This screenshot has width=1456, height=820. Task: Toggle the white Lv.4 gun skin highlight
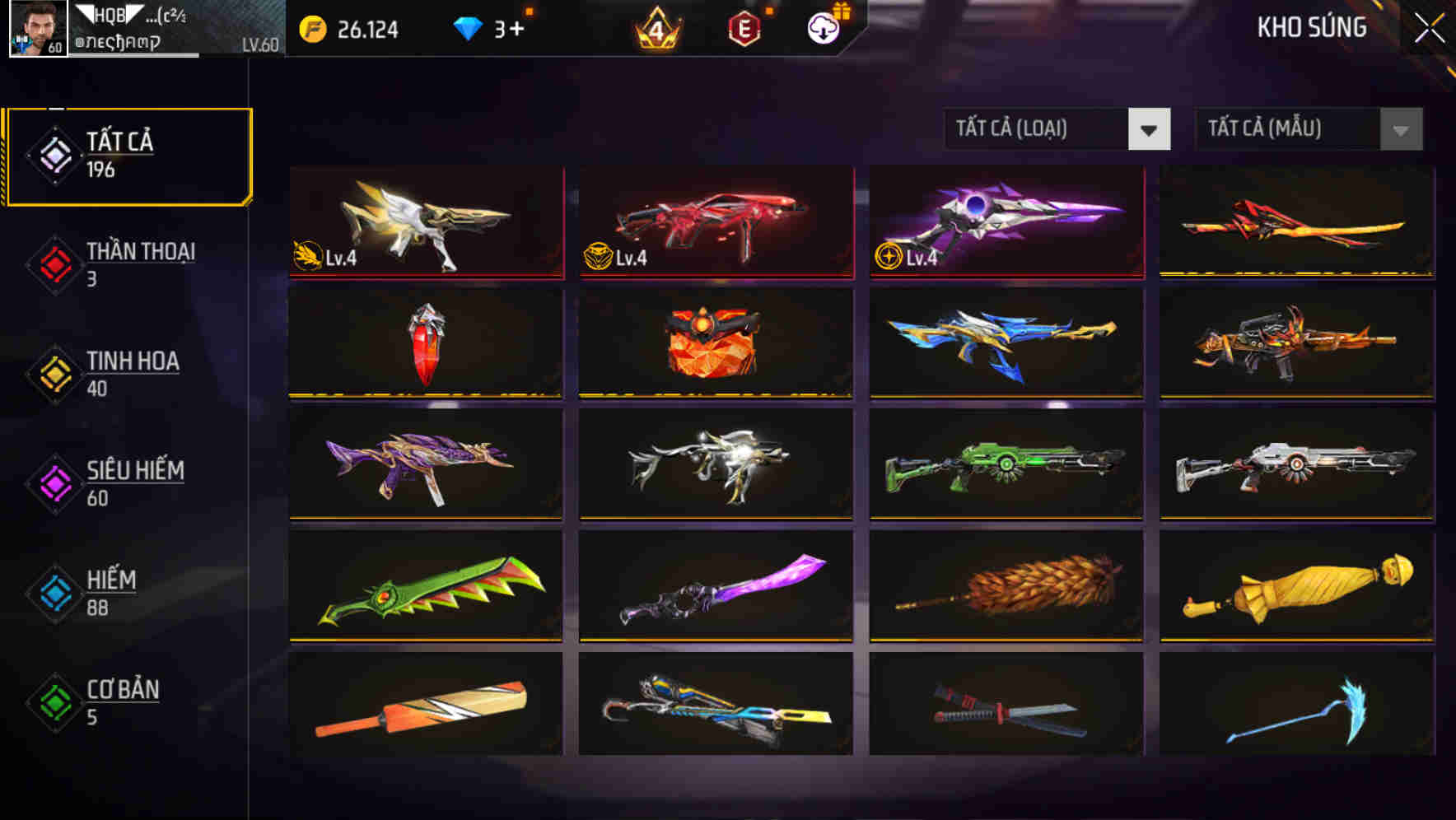(x=425, y=222)
